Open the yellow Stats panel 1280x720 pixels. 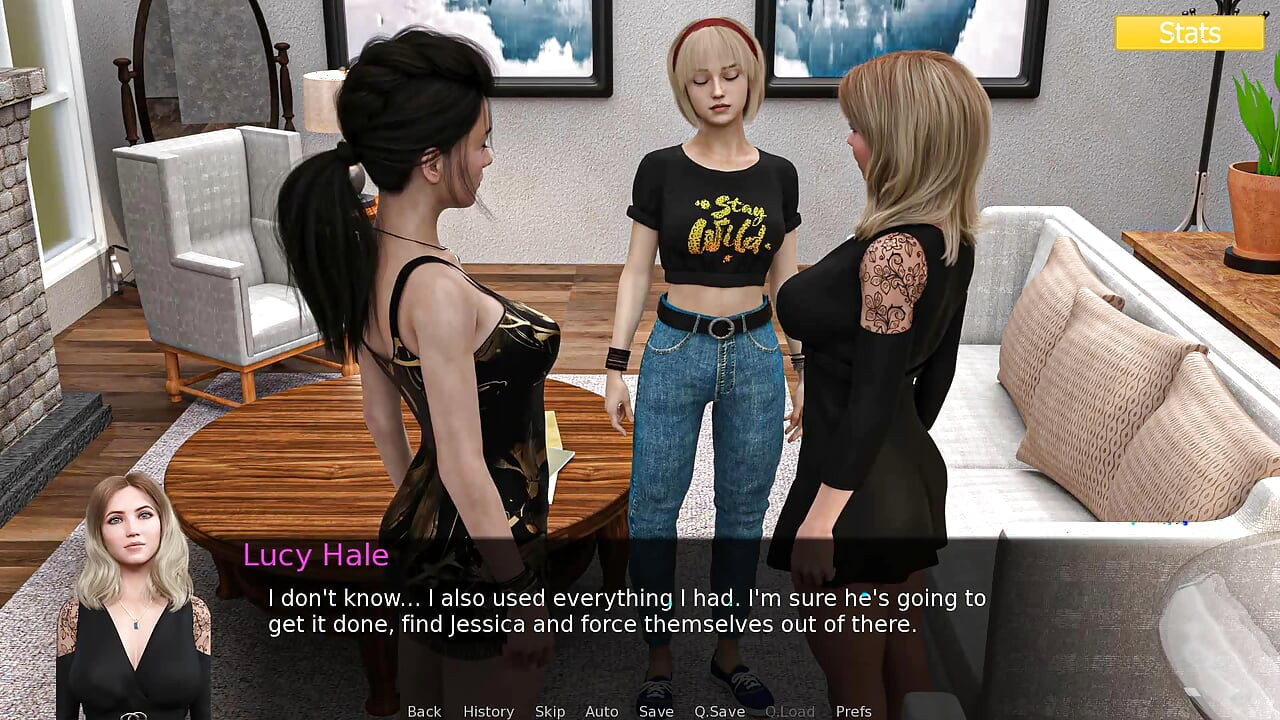1189,33
